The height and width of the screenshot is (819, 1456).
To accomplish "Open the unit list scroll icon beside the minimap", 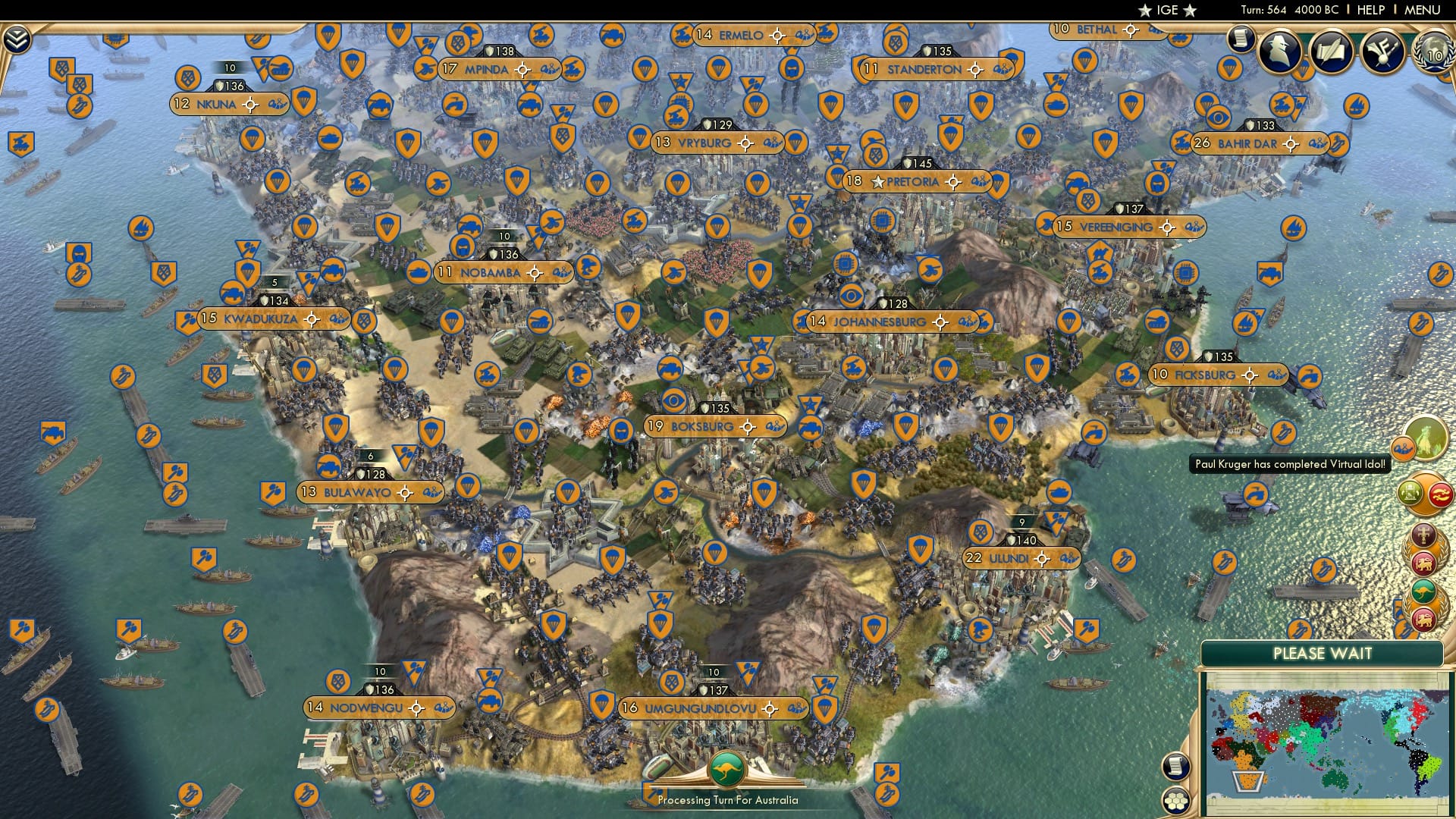I will click(1176, 767).
